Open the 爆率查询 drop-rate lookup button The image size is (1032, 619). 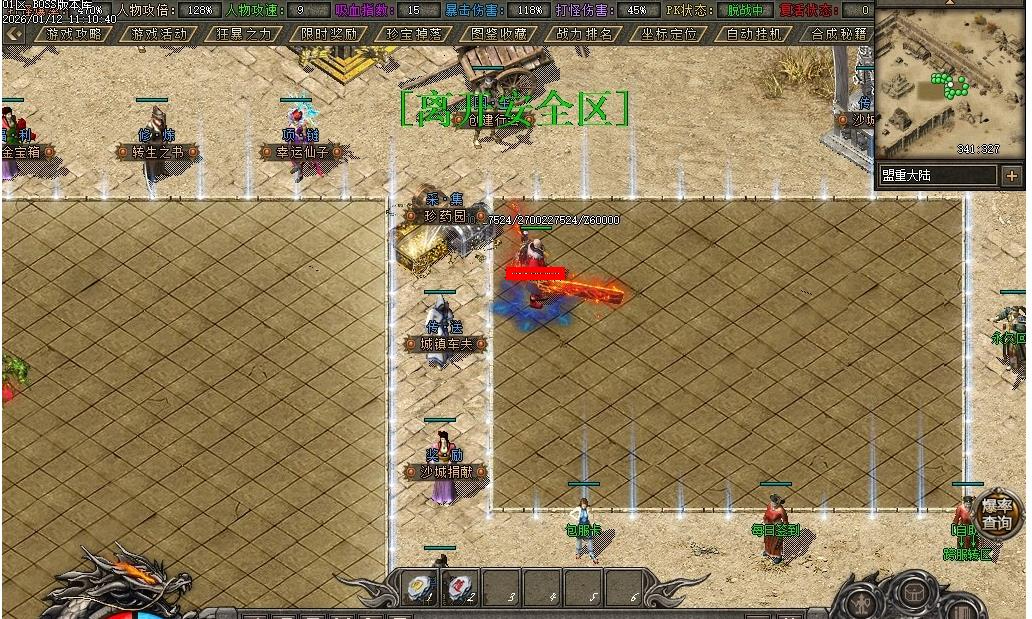996,514
